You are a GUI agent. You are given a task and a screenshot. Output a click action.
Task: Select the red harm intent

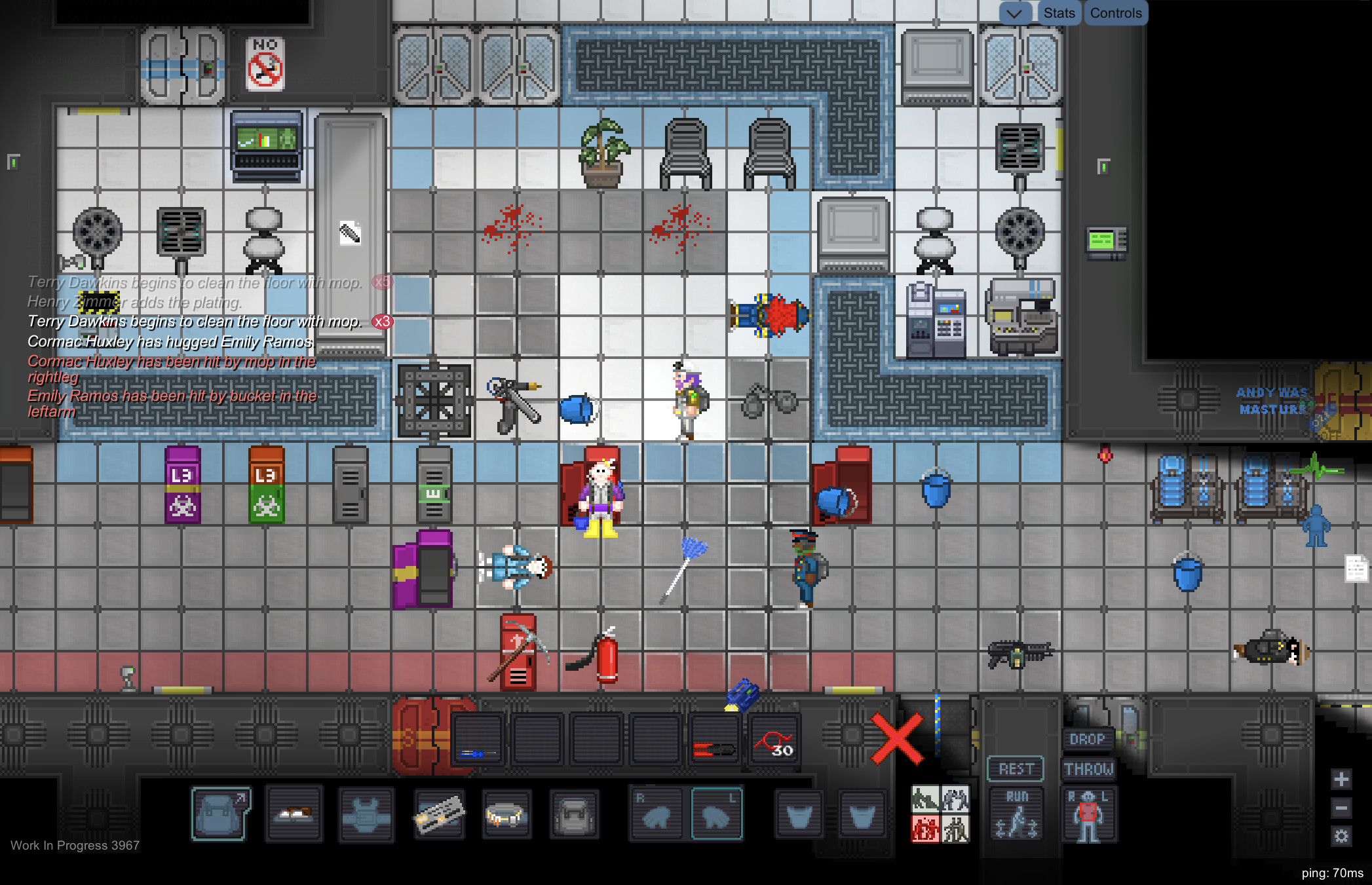(x=924, y=827)
